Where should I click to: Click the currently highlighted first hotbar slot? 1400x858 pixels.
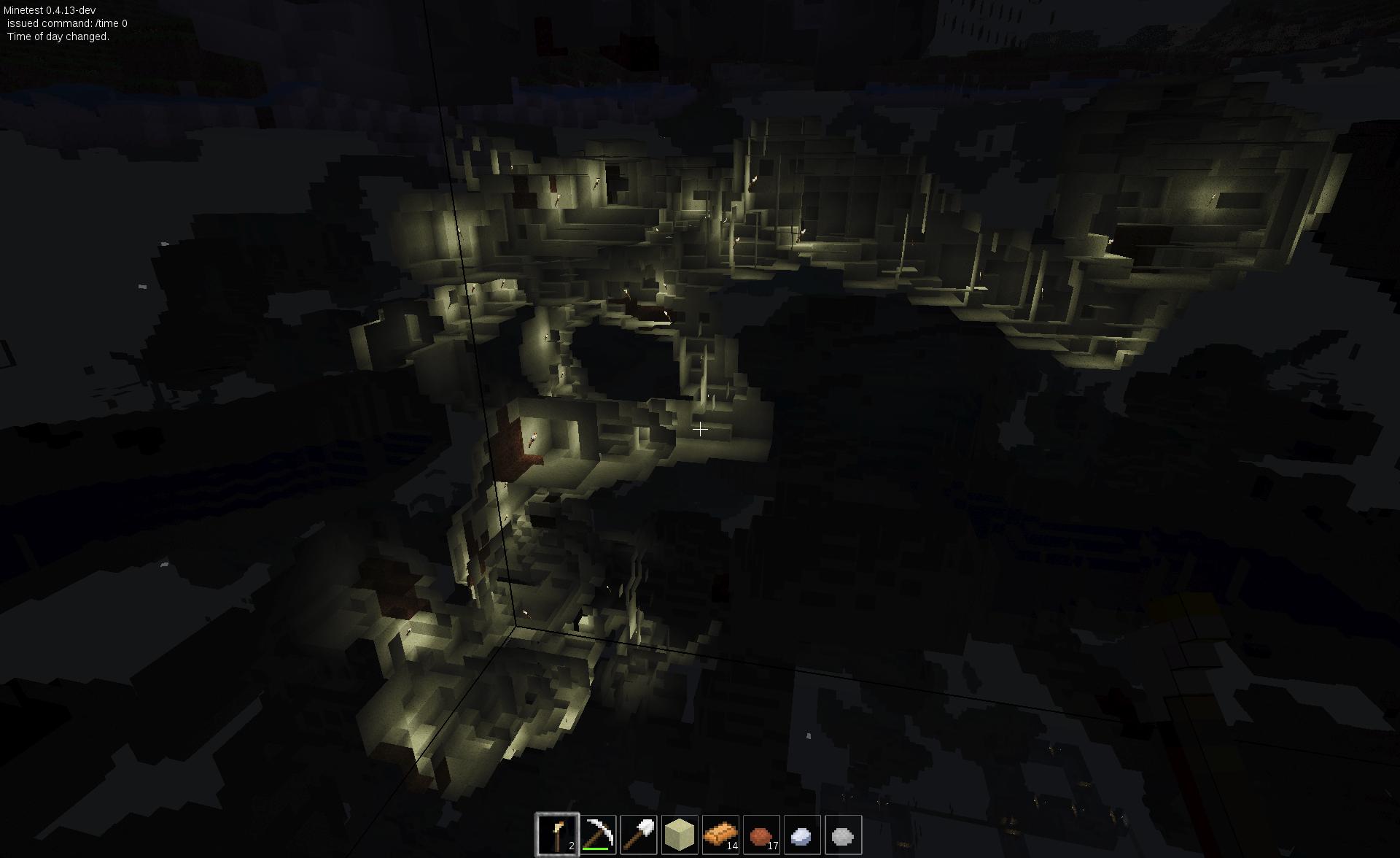(558, 834)
